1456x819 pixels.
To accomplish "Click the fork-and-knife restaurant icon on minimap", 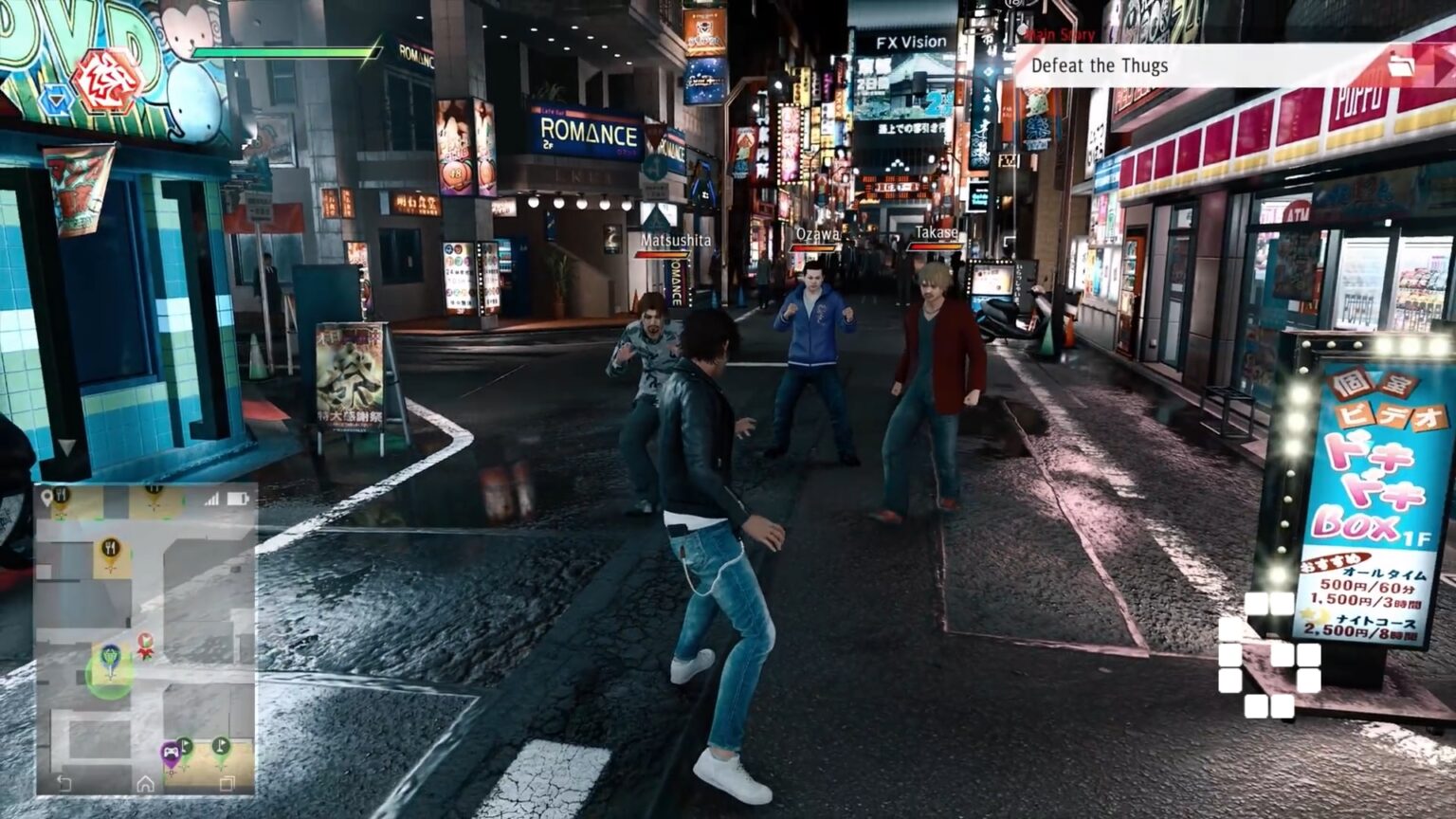I will 110,546.
